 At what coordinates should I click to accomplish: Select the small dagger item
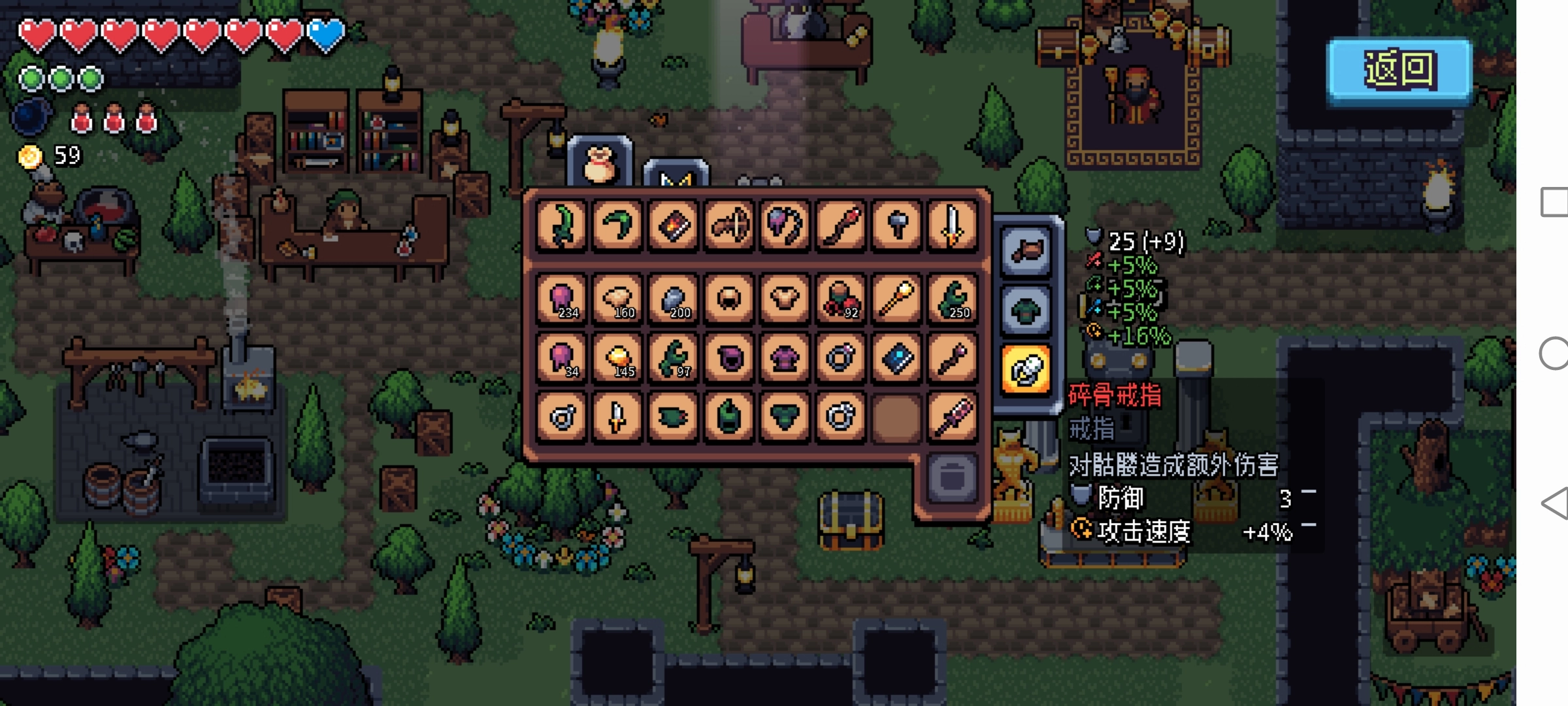617,416
